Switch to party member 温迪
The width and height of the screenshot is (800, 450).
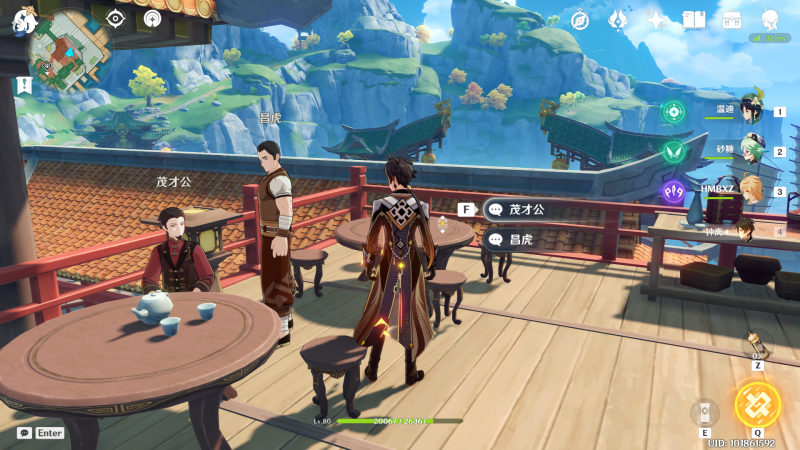click(x=752, y=110)
